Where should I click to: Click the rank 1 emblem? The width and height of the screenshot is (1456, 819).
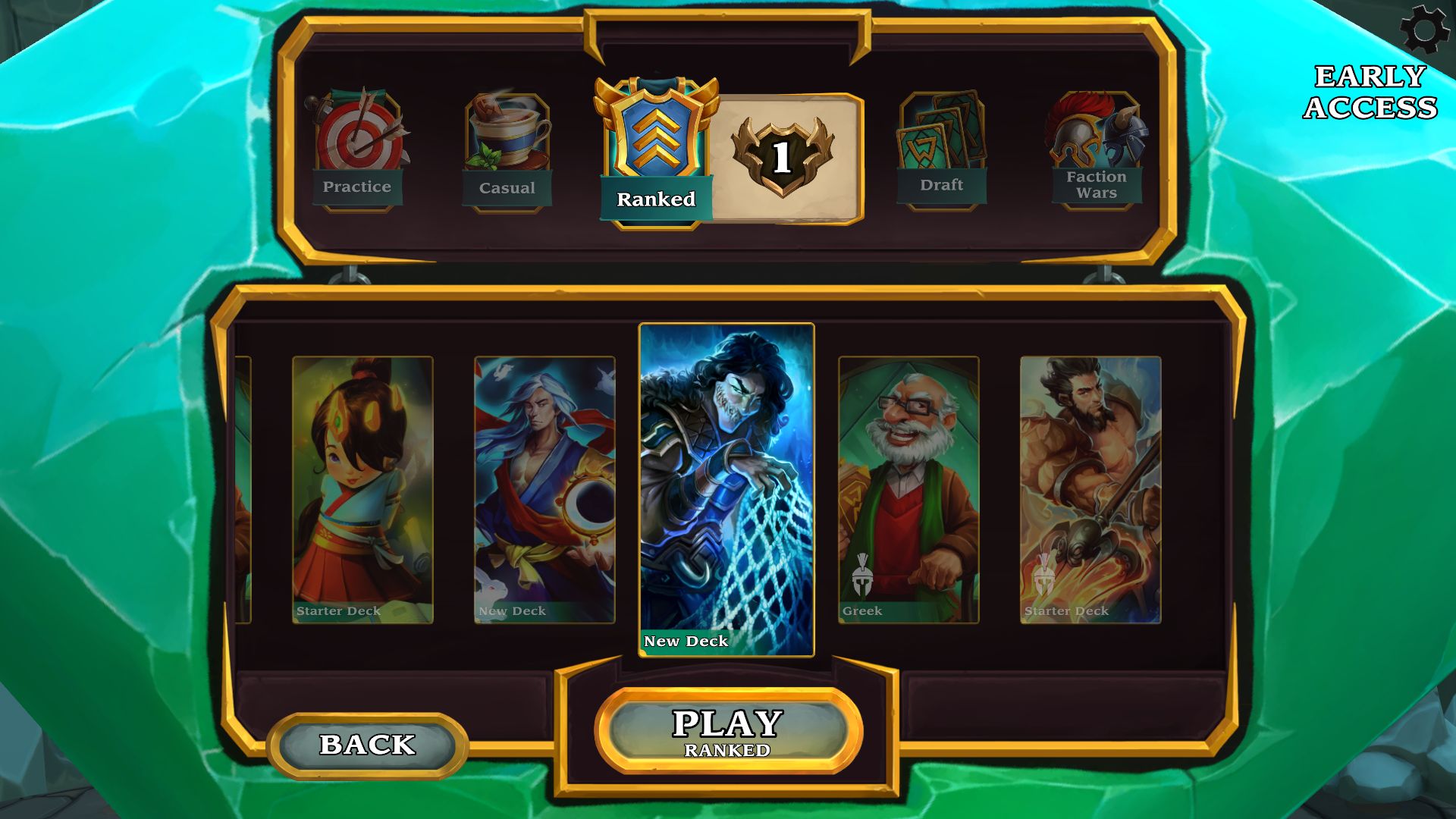click(782, 157)
